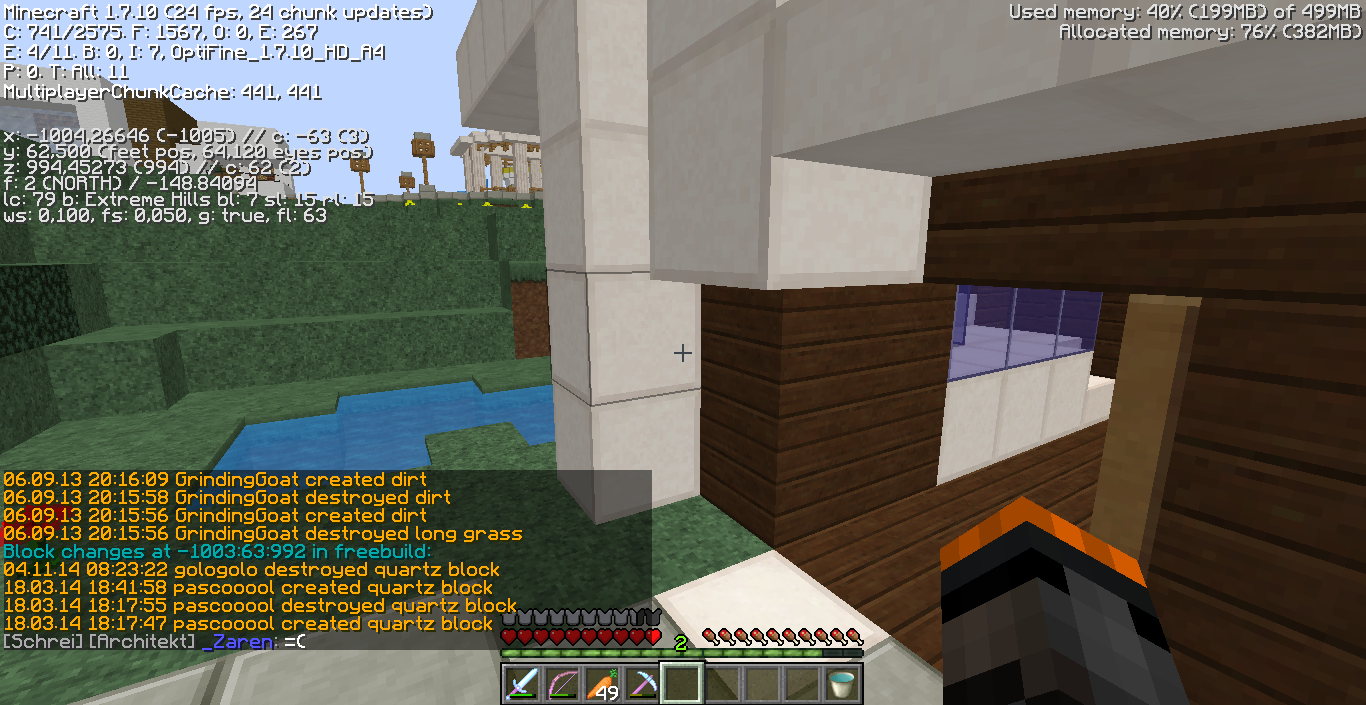Select the water bucket hotbar slot
1366x705 pixels.
click(x=841, y=684)
